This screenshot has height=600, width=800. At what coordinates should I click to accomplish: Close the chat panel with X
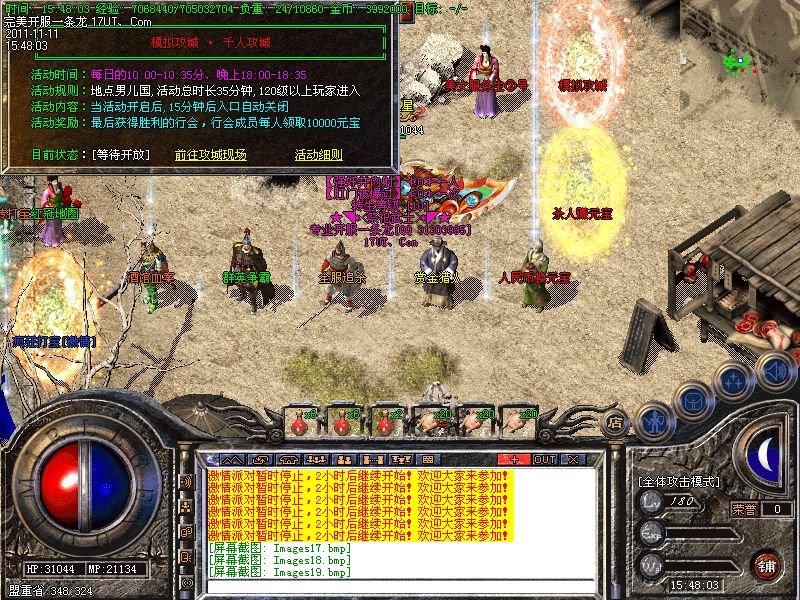(x=573, y=459)
